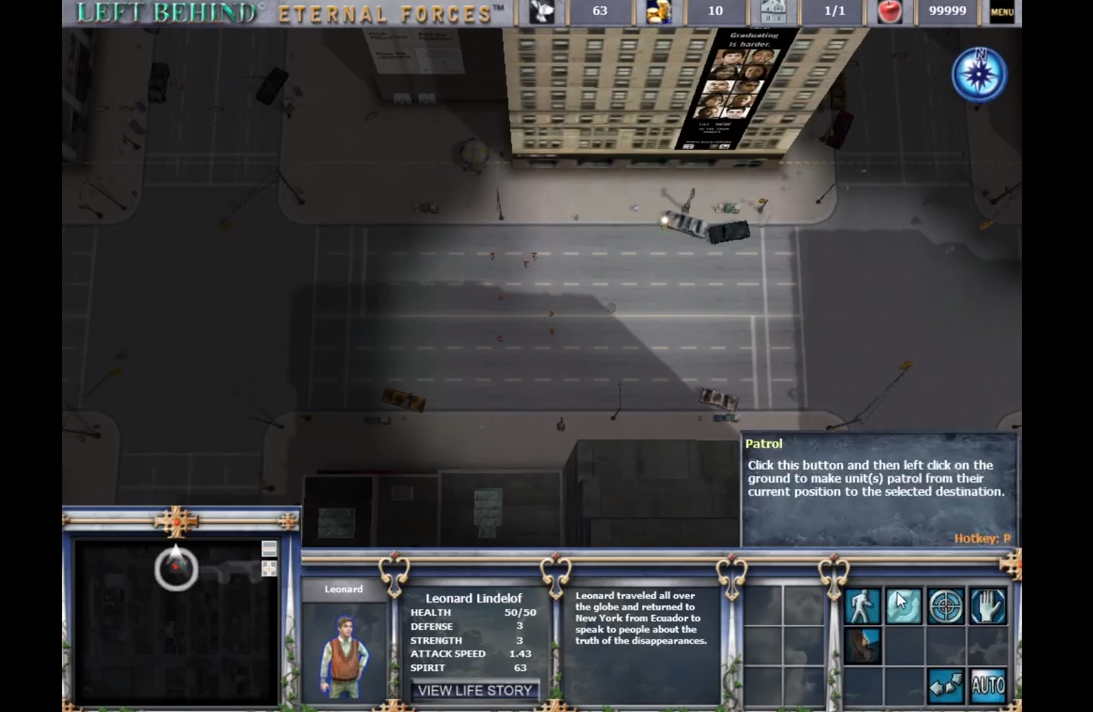The width and height of the screenshot is (1093, 712).
Task: Activate the crosshair attack command
Action: click(946, 606)
